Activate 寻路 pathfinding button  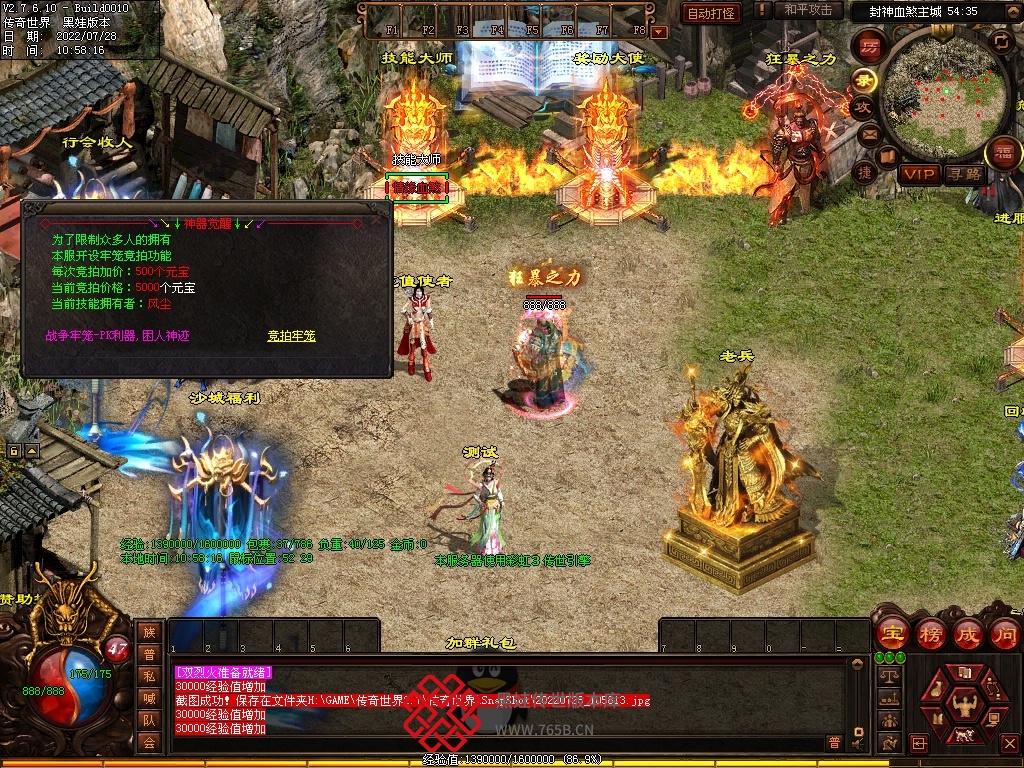coord(964,174)
